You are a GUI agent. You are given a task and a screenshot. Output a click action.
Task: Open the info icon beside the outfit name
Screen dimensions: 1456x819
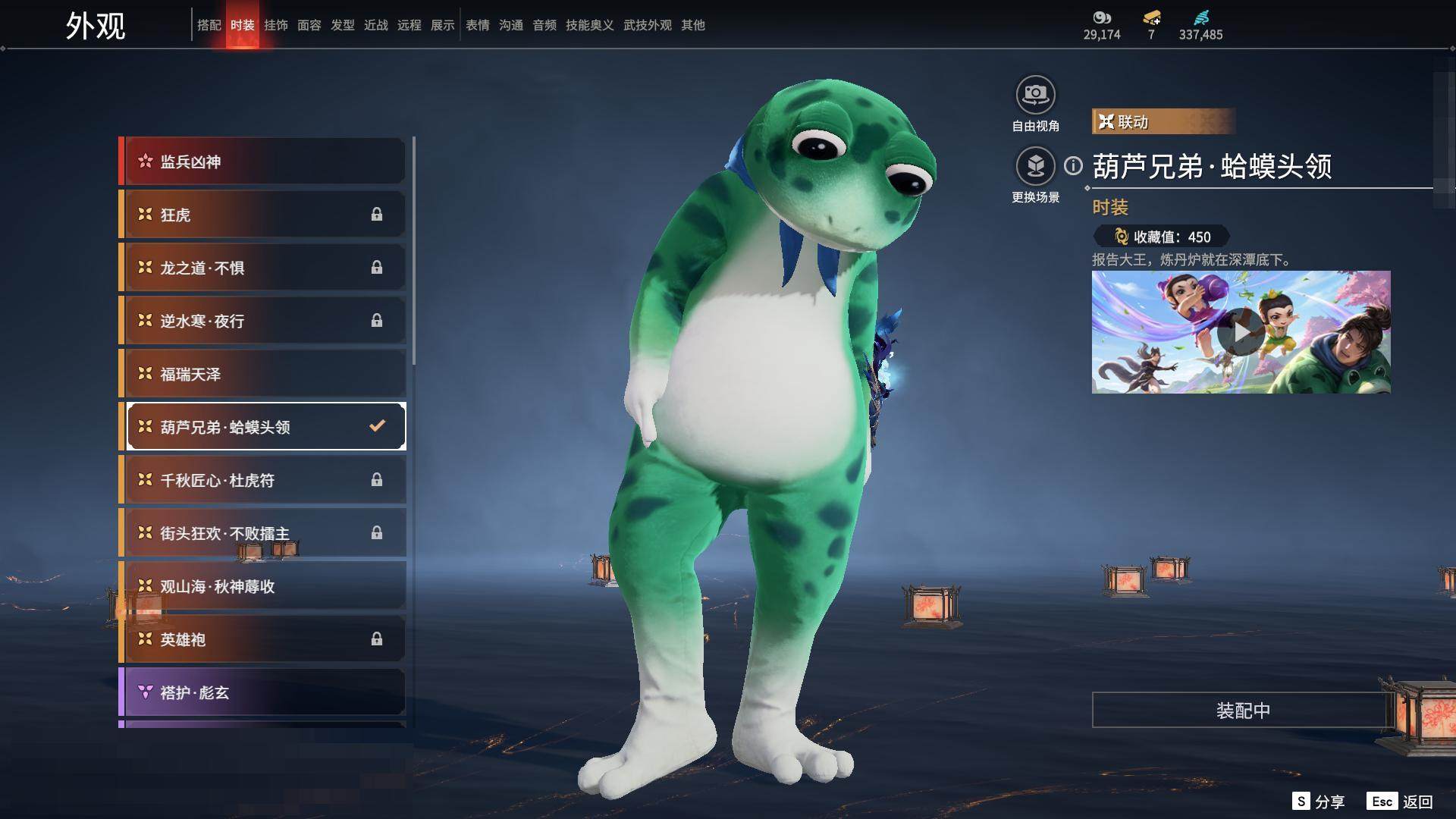point(1073,165)
